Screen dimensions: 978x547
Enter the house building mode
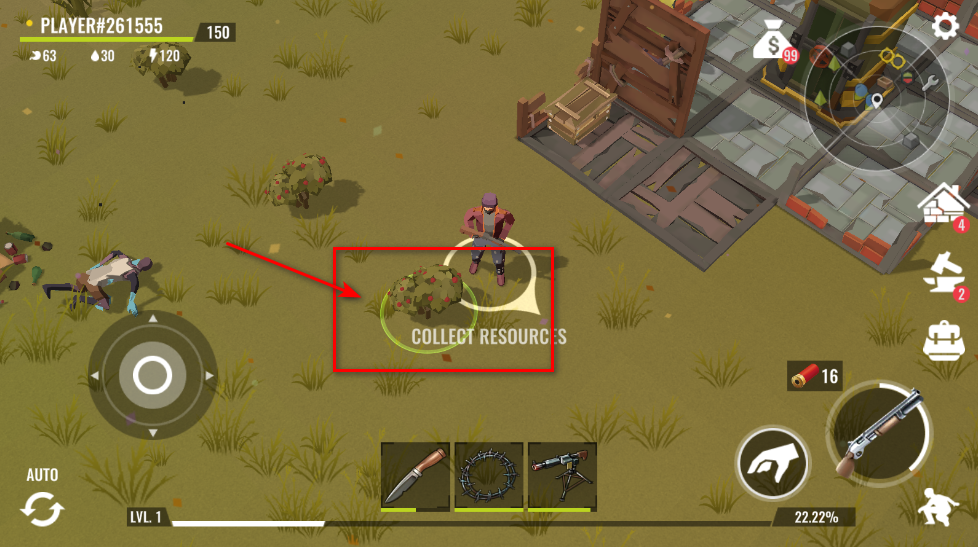[x=944, y=207]
